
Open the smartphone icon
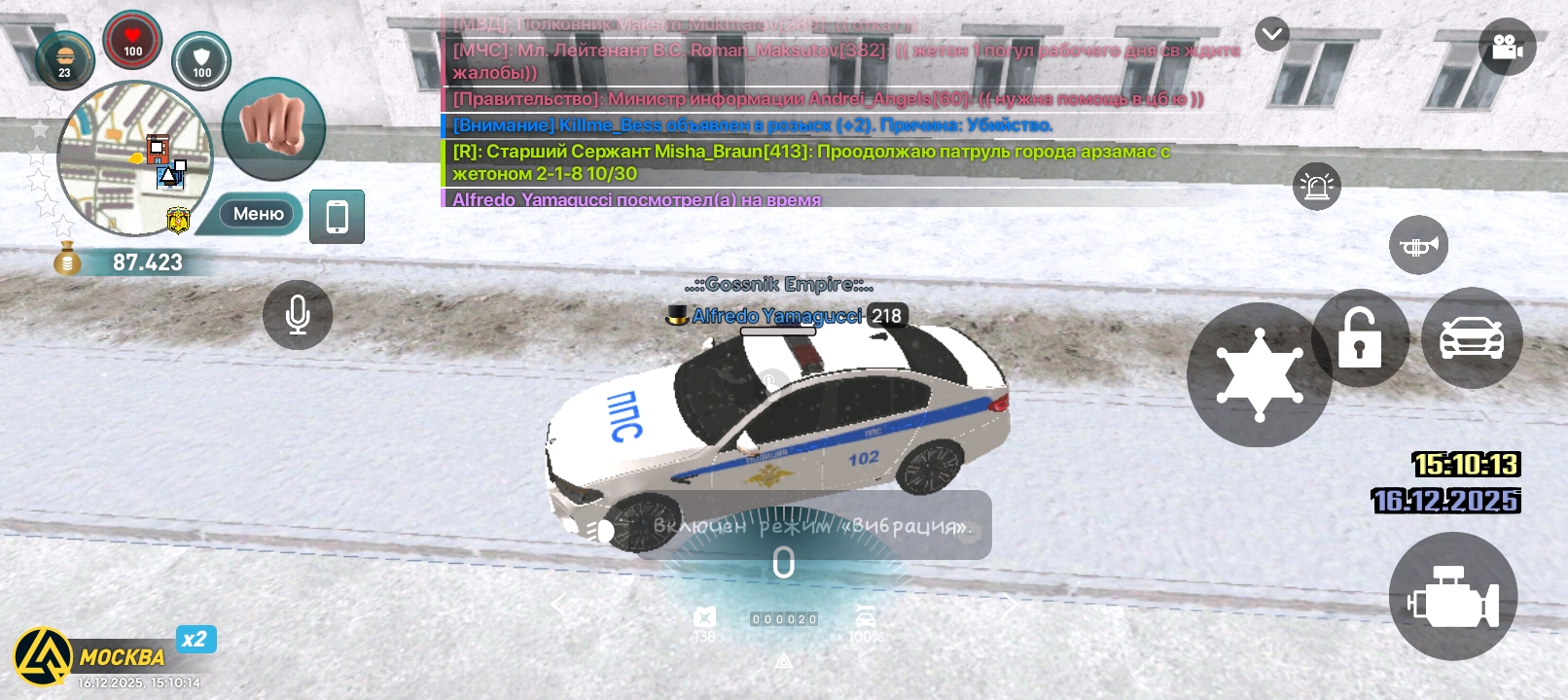(x=337, y=216)
